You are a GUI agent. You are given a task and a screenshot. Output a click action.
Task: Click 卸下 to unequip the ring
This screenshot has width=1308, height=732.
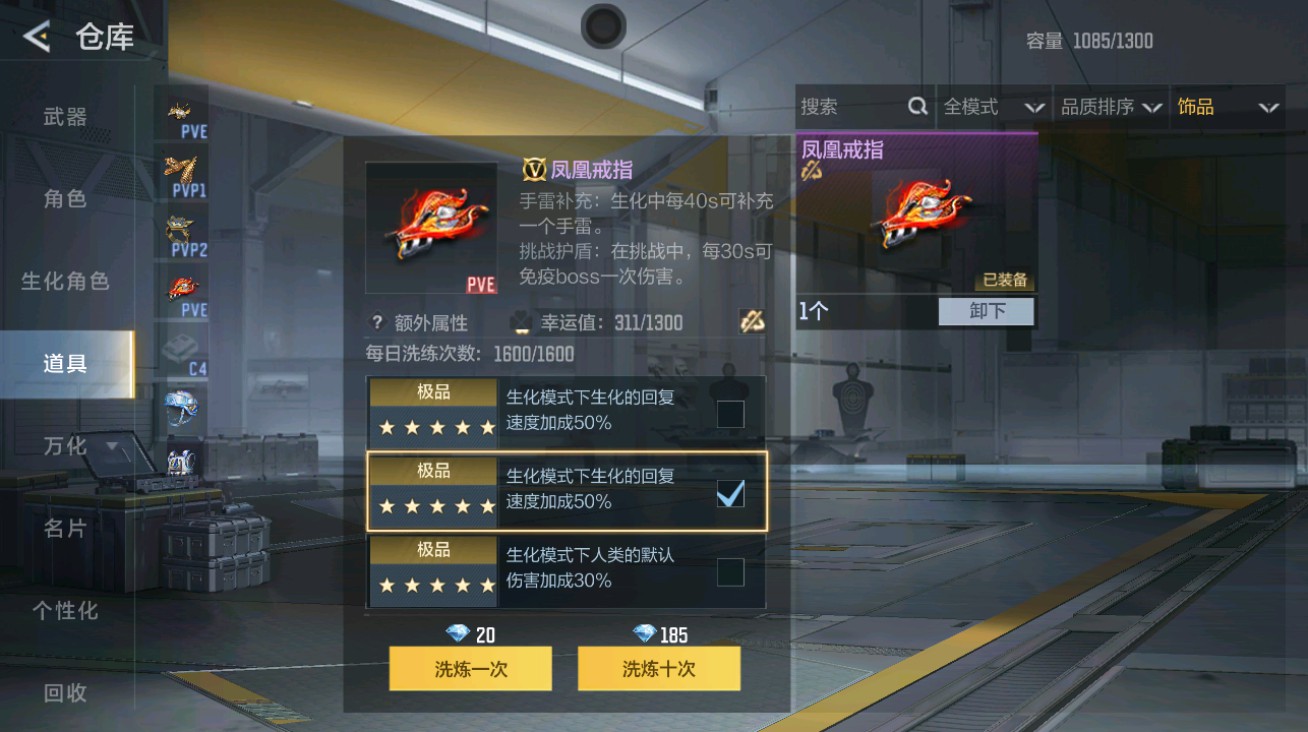pos(986,311)
